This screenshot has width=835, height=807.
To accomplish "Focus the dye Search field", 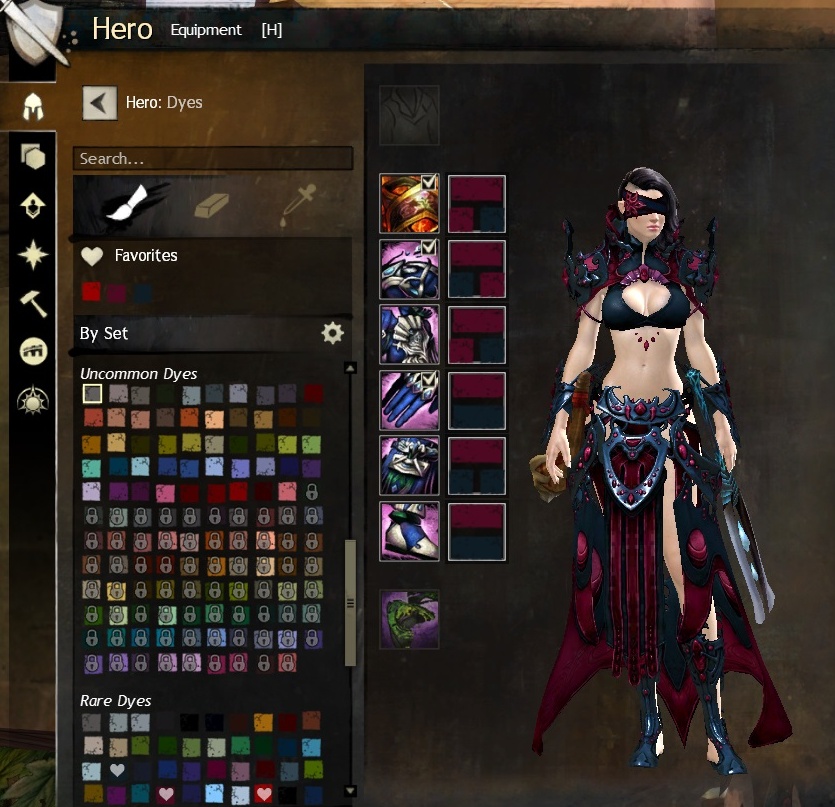I will click(213, 159).
